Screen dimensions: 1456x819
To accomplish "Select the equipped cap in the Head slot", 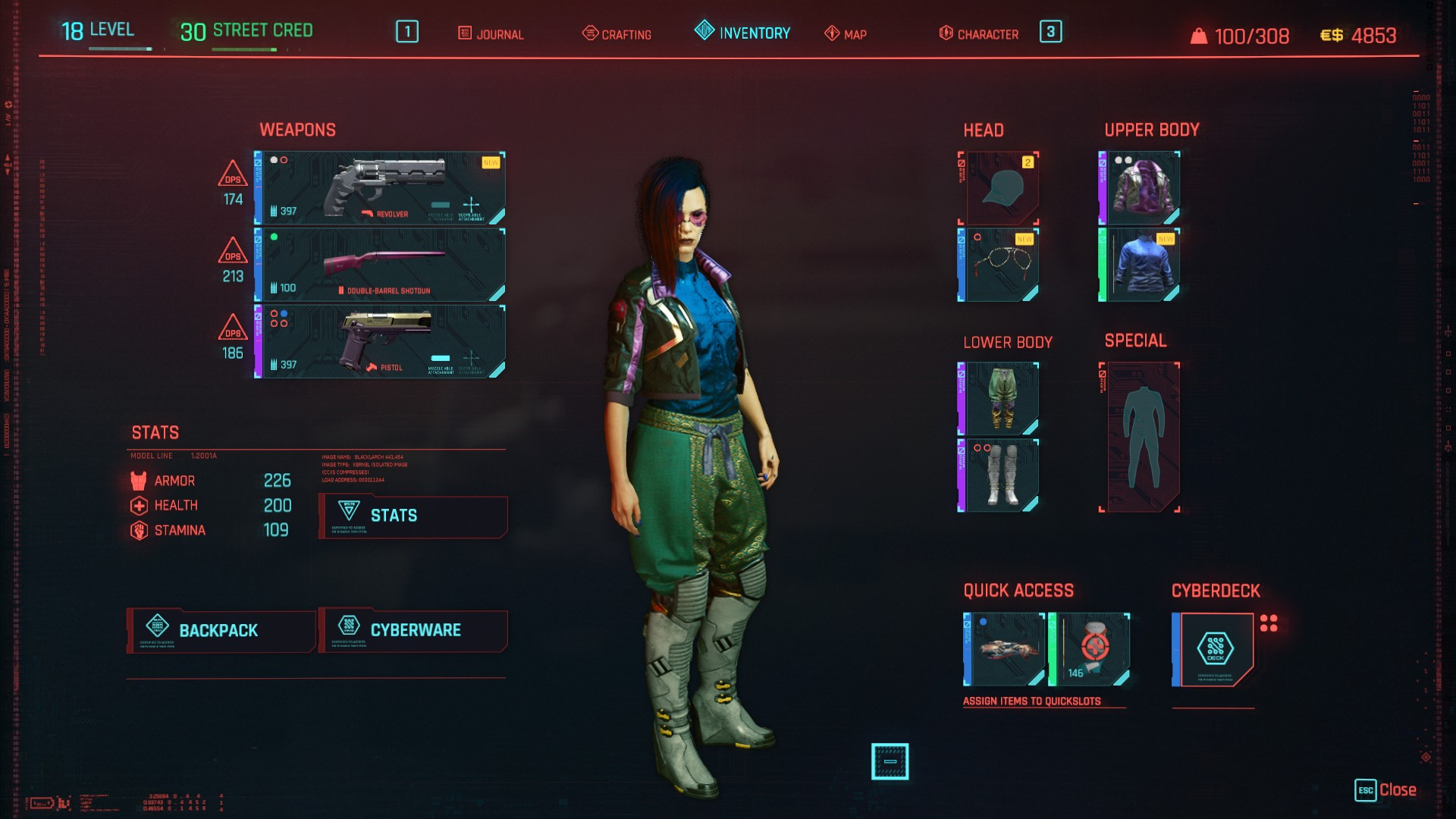I will [x=999, y=188].
